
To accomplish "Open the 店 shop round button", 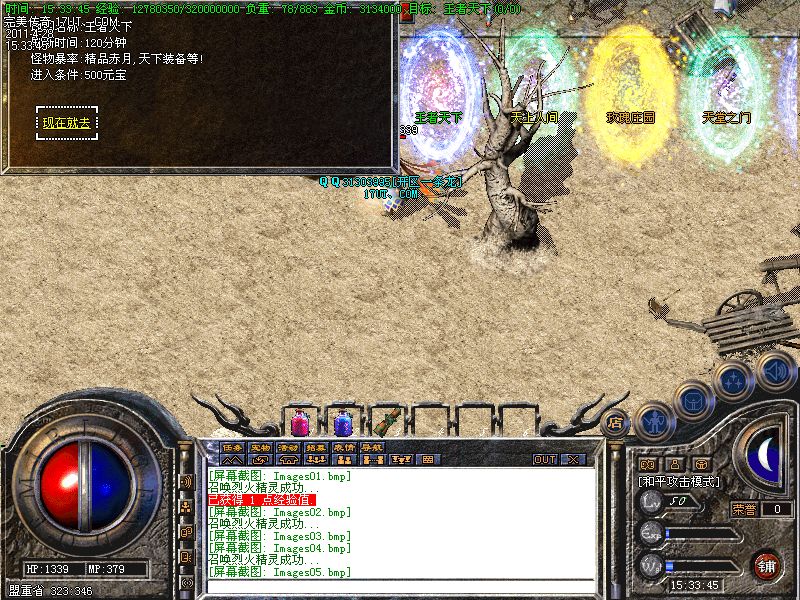I will point(616,422).
